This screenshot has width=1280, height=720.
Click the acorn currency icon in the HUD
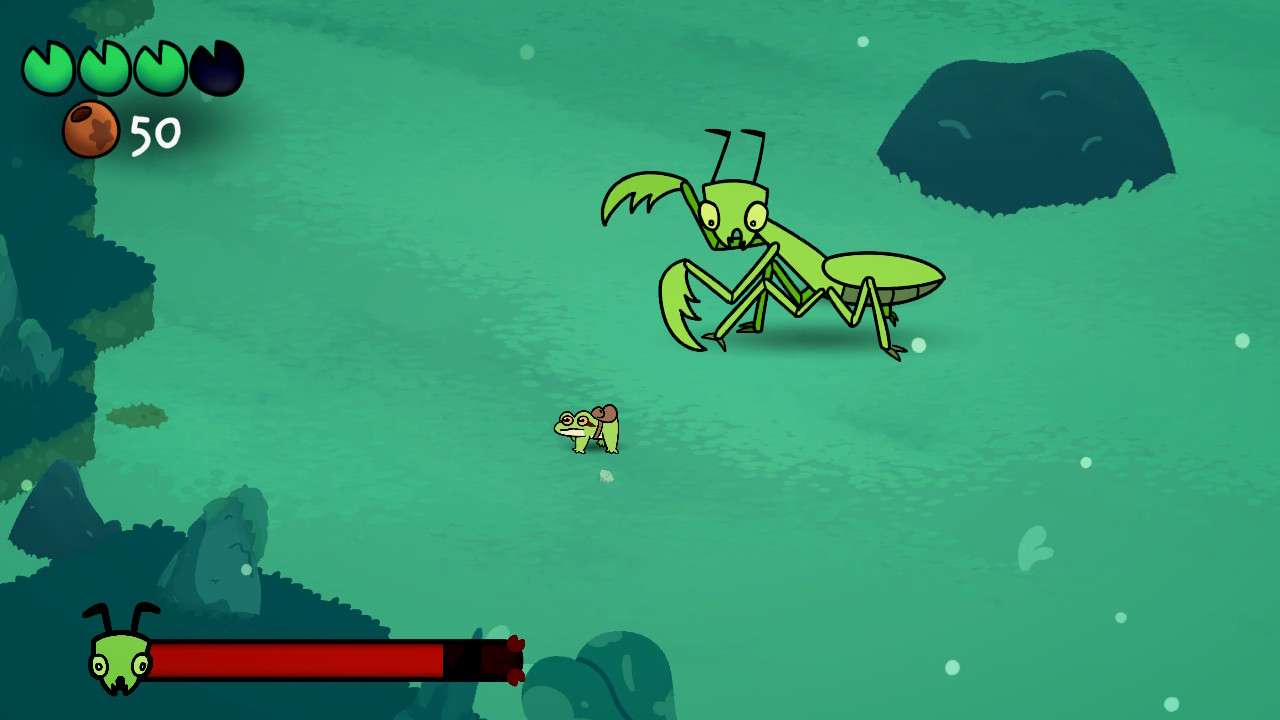click(x=93, y=127)
